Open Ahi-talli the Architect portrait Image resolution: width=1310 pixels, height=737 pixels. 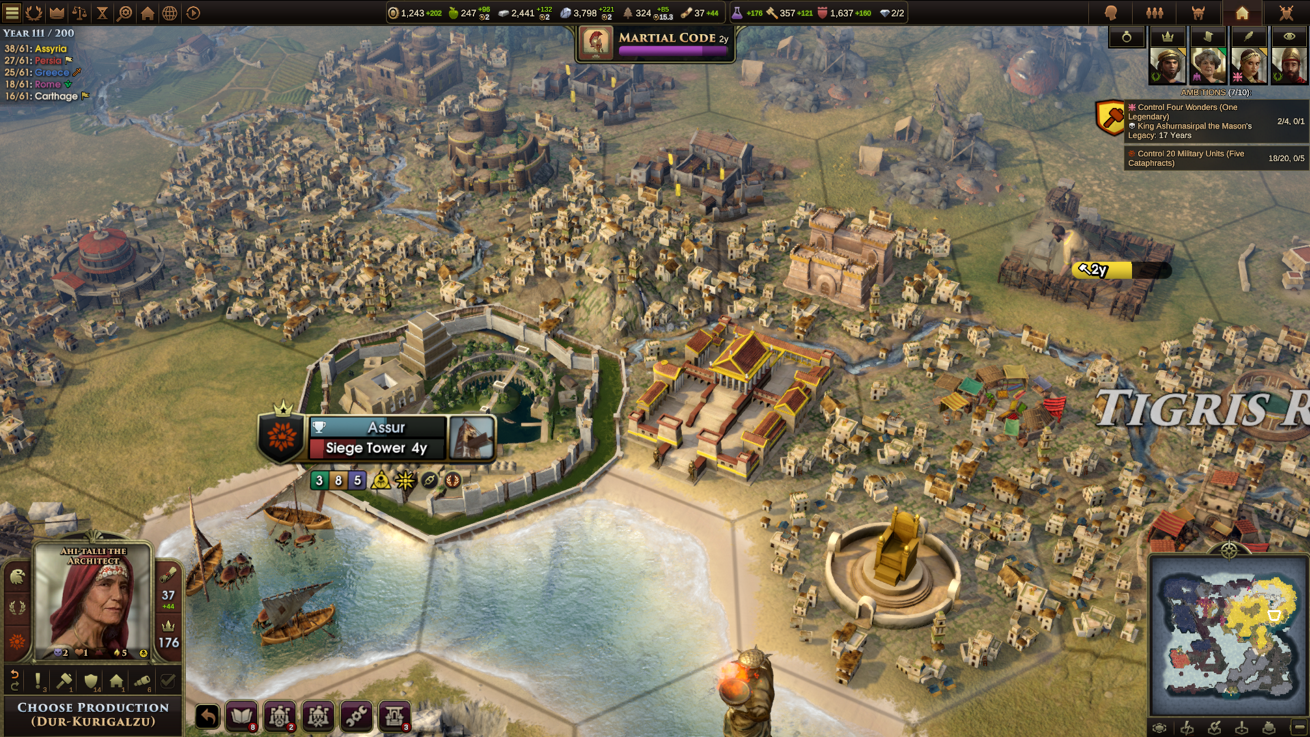tap(92, 602)
